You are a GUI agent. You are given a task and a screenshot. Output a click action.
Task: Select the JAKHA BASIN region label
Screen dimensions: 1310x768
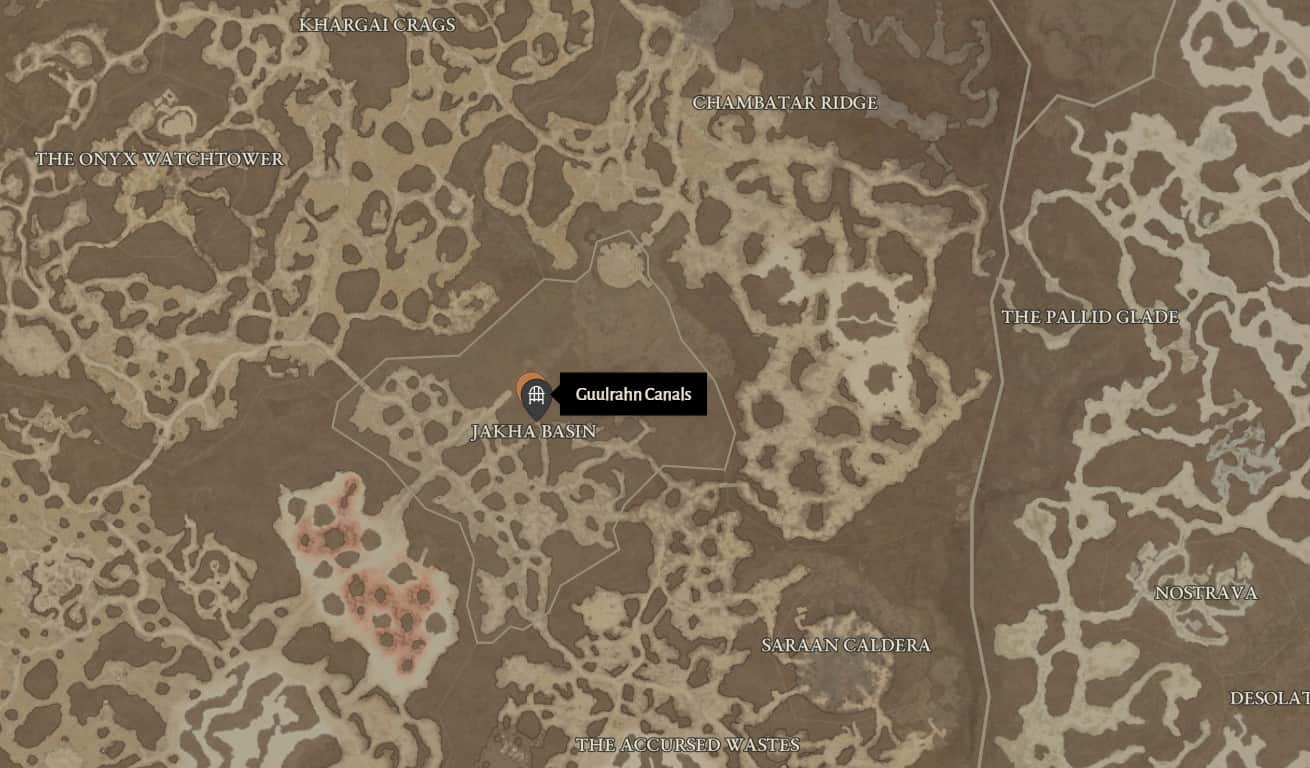pyautogui.click(x=533, y=431)
